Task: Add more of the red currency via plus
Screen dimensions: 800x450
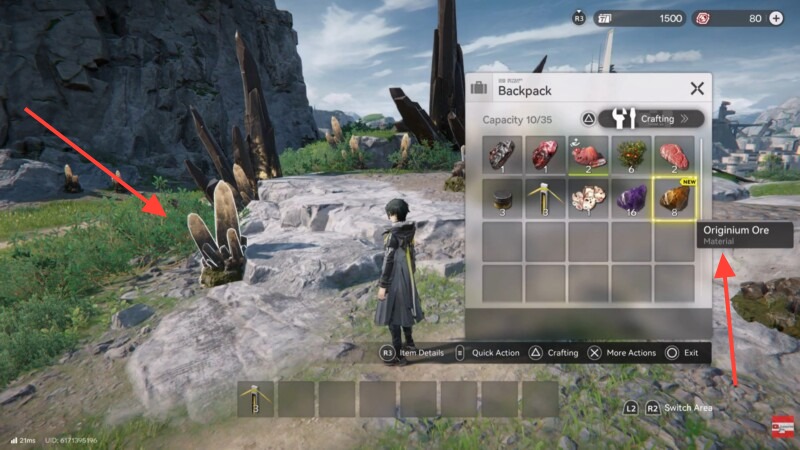Action: [776, 18]
